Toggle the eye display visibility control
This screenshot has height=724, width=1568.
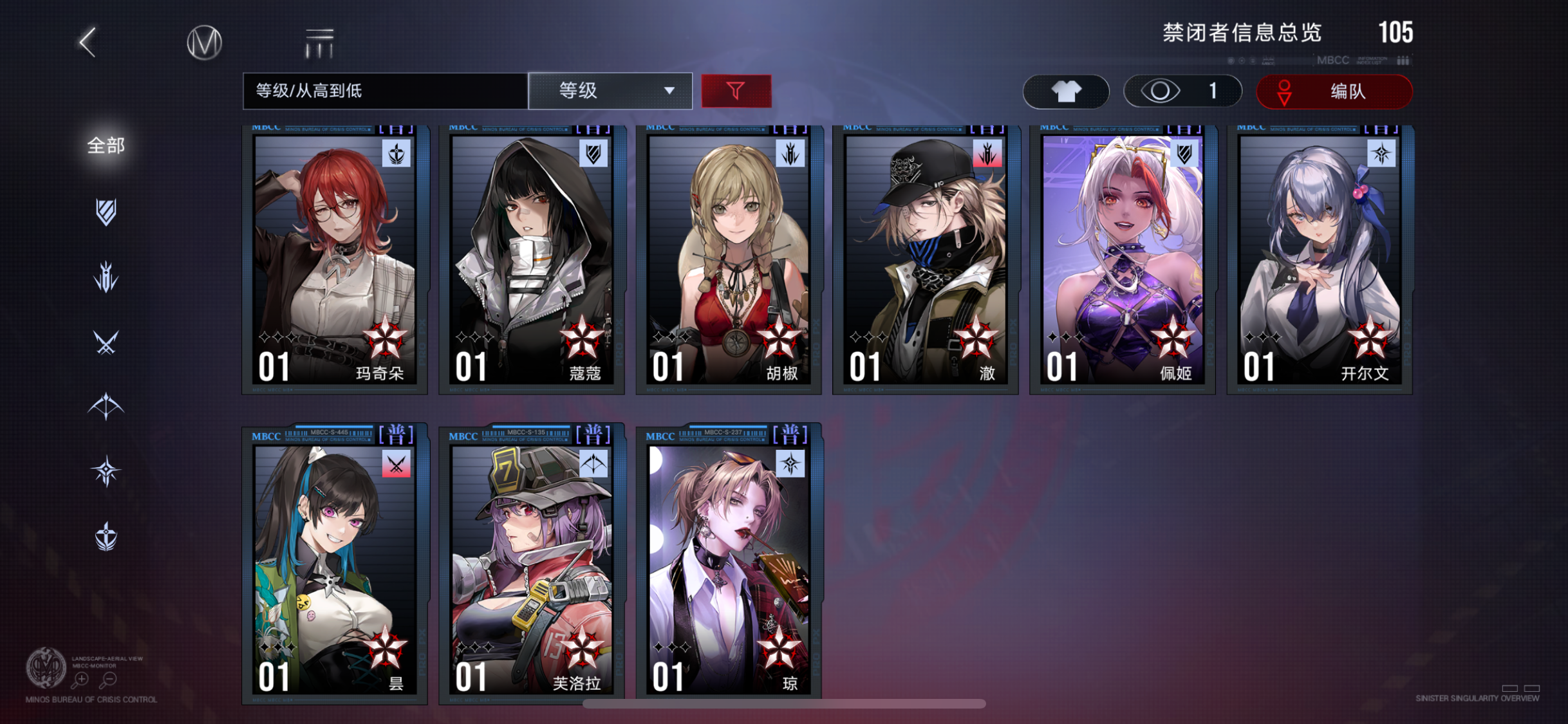(1183, 91)
